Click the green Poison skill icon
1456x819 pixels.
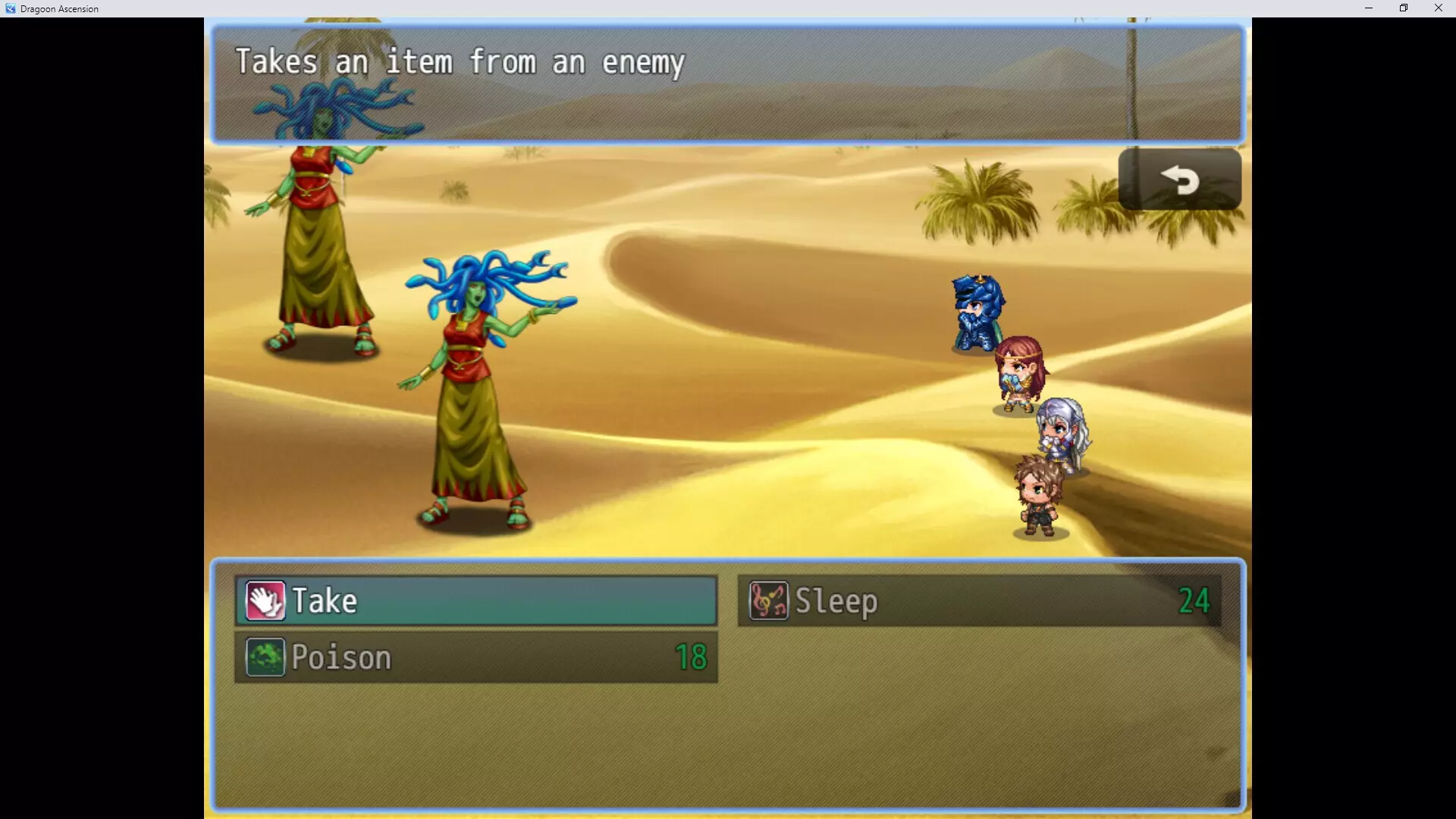[x=264, y=657]
